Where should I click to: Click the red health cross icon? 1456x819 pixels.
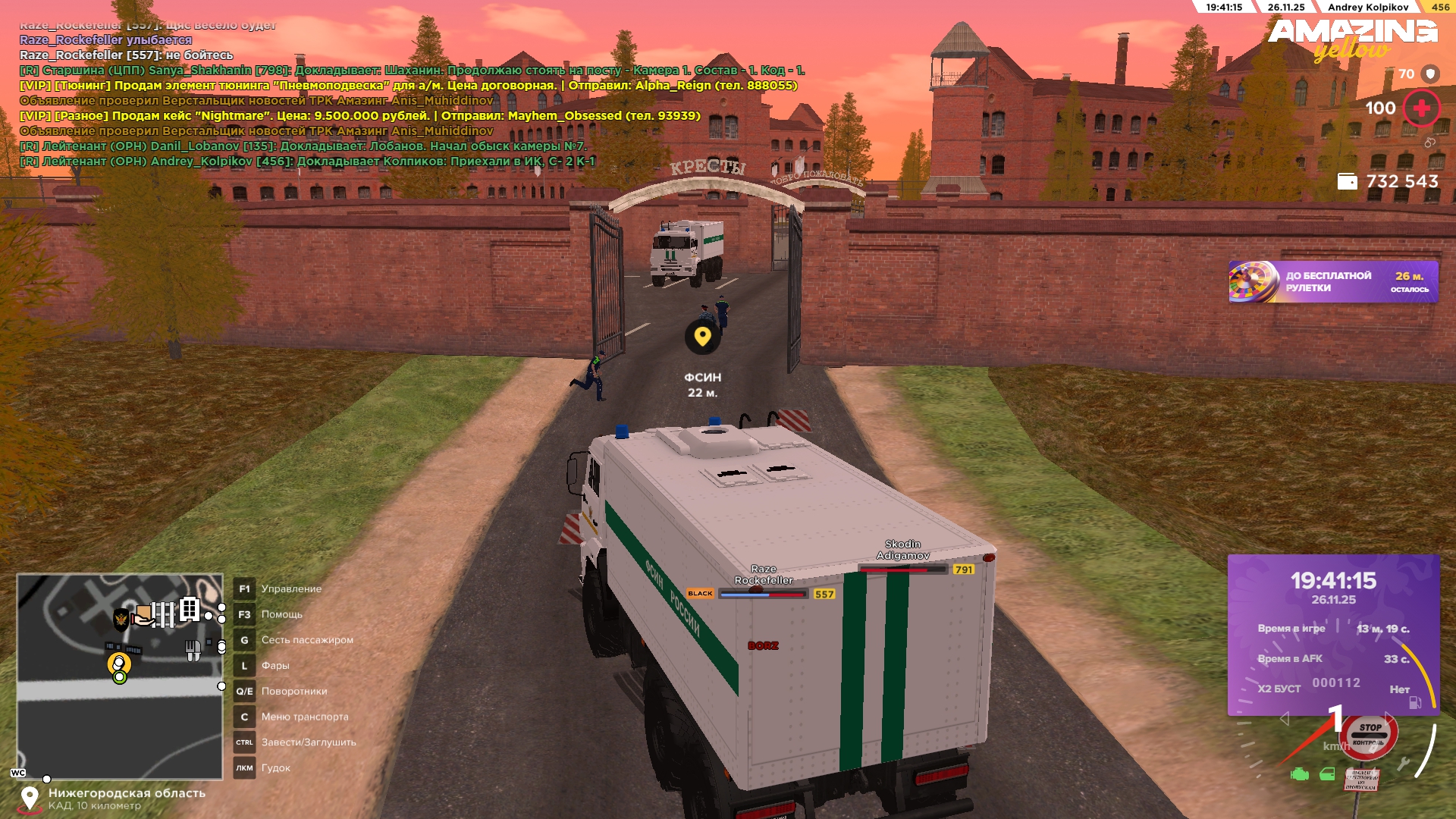(1421, 108)
